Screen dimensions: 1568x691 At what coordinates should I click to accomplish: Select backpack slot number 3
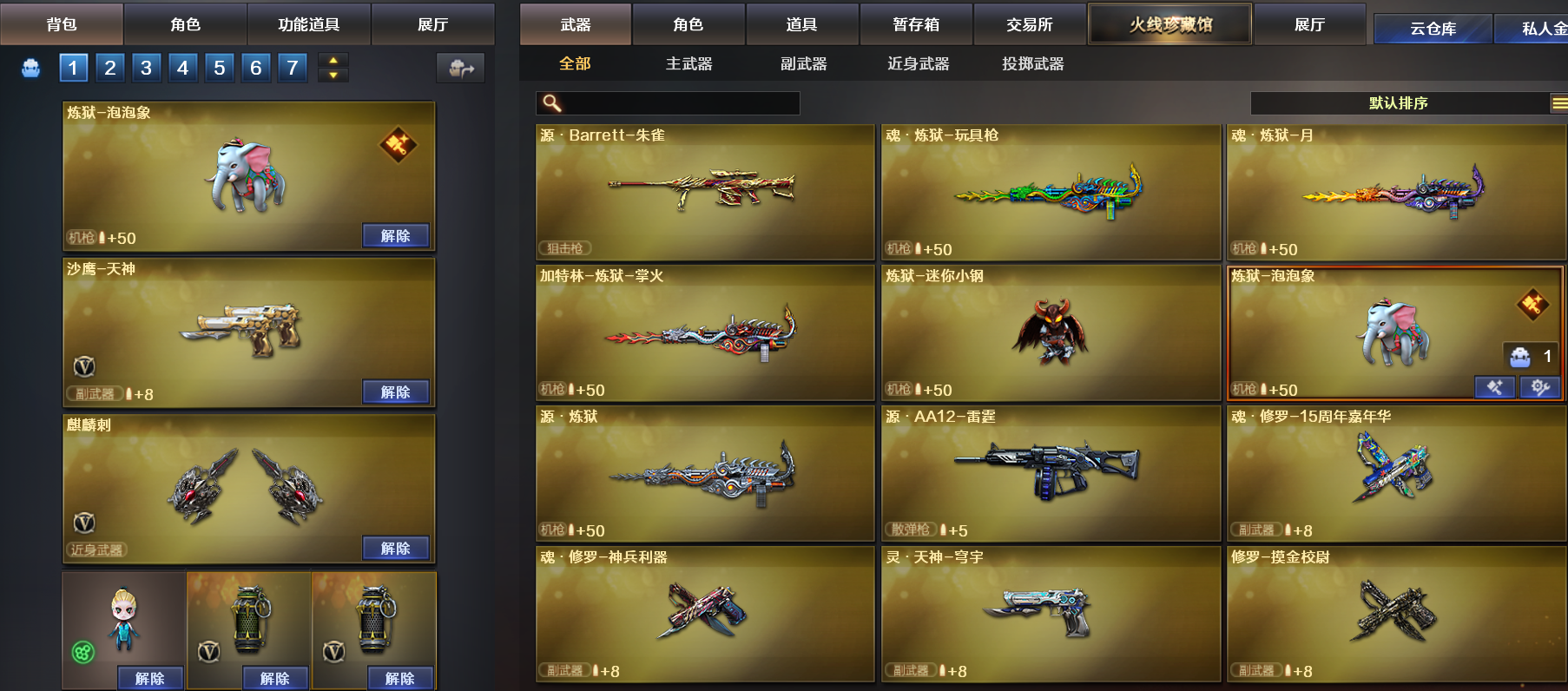click(x=146, y=68)
